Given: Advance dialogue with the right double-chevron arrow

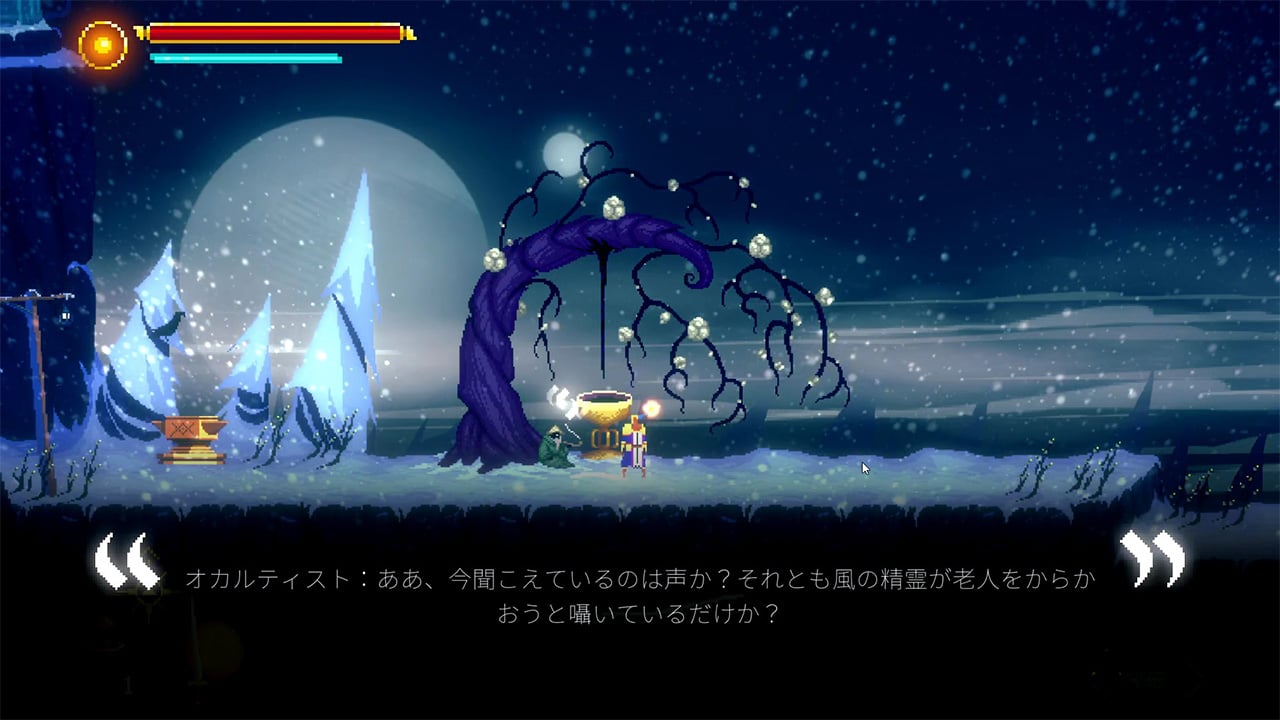Looking at the screenshot, I should click(x=1152, y=558).
